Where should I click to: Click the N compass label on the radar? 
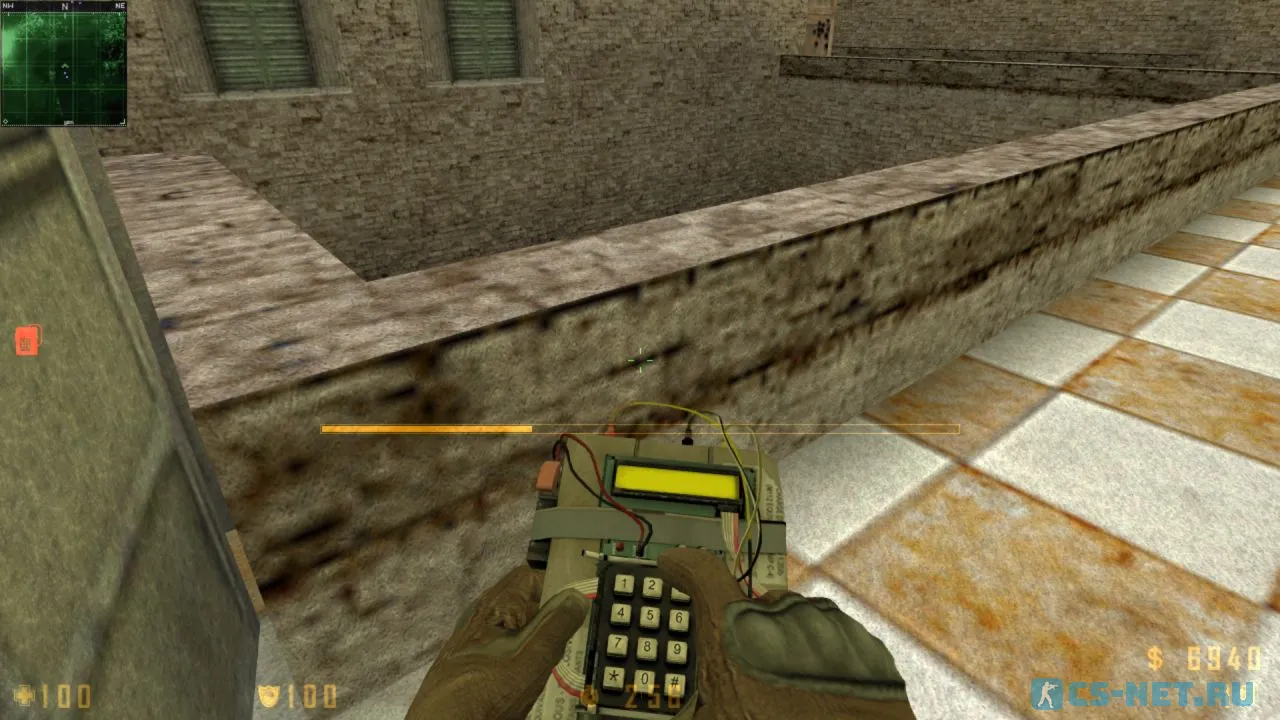click(66, 7)
